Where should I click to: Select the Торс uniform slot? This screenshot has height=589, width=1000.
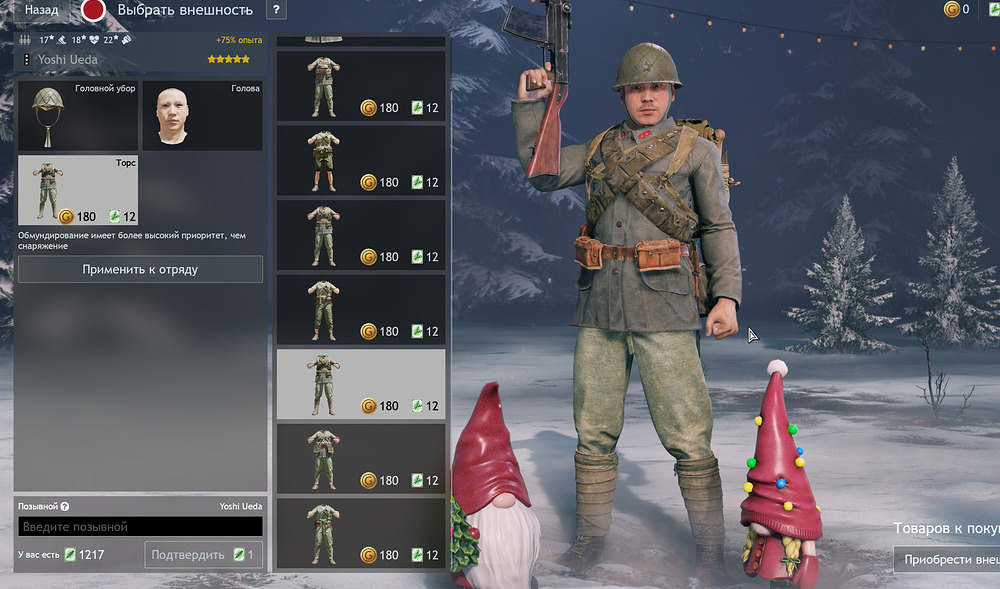pos(78,190)
